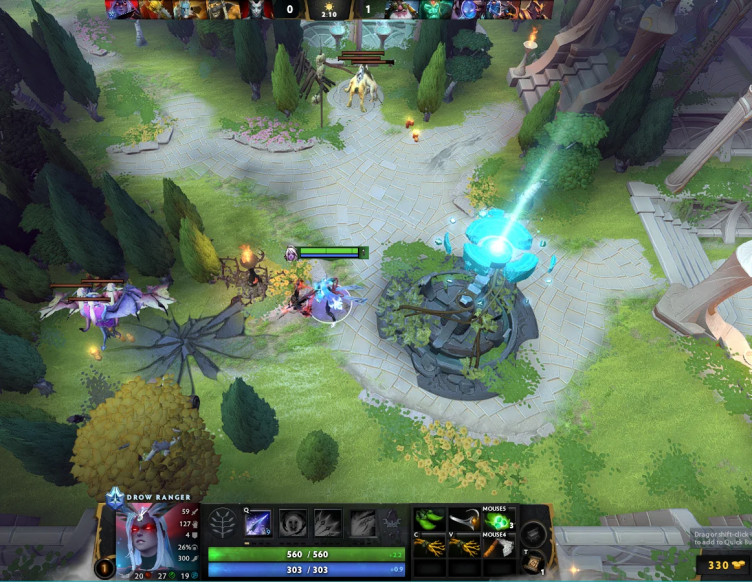Select Drow Ranger's second ability, Gust
This screenshot has width=752, height=582.
click(292, 523)
